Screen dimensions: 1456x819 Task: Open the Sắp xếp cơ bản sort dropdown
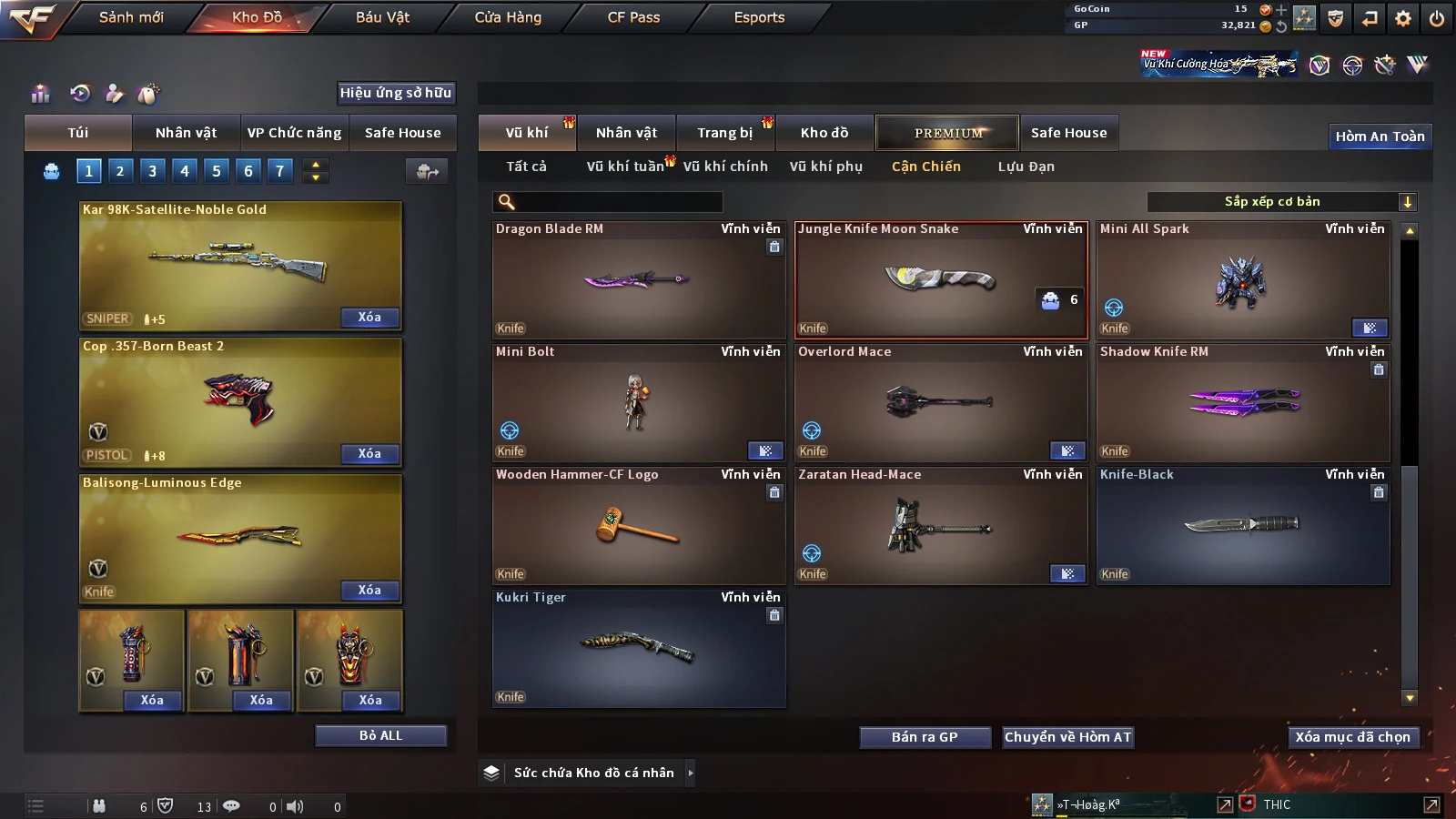(1281, 202)
